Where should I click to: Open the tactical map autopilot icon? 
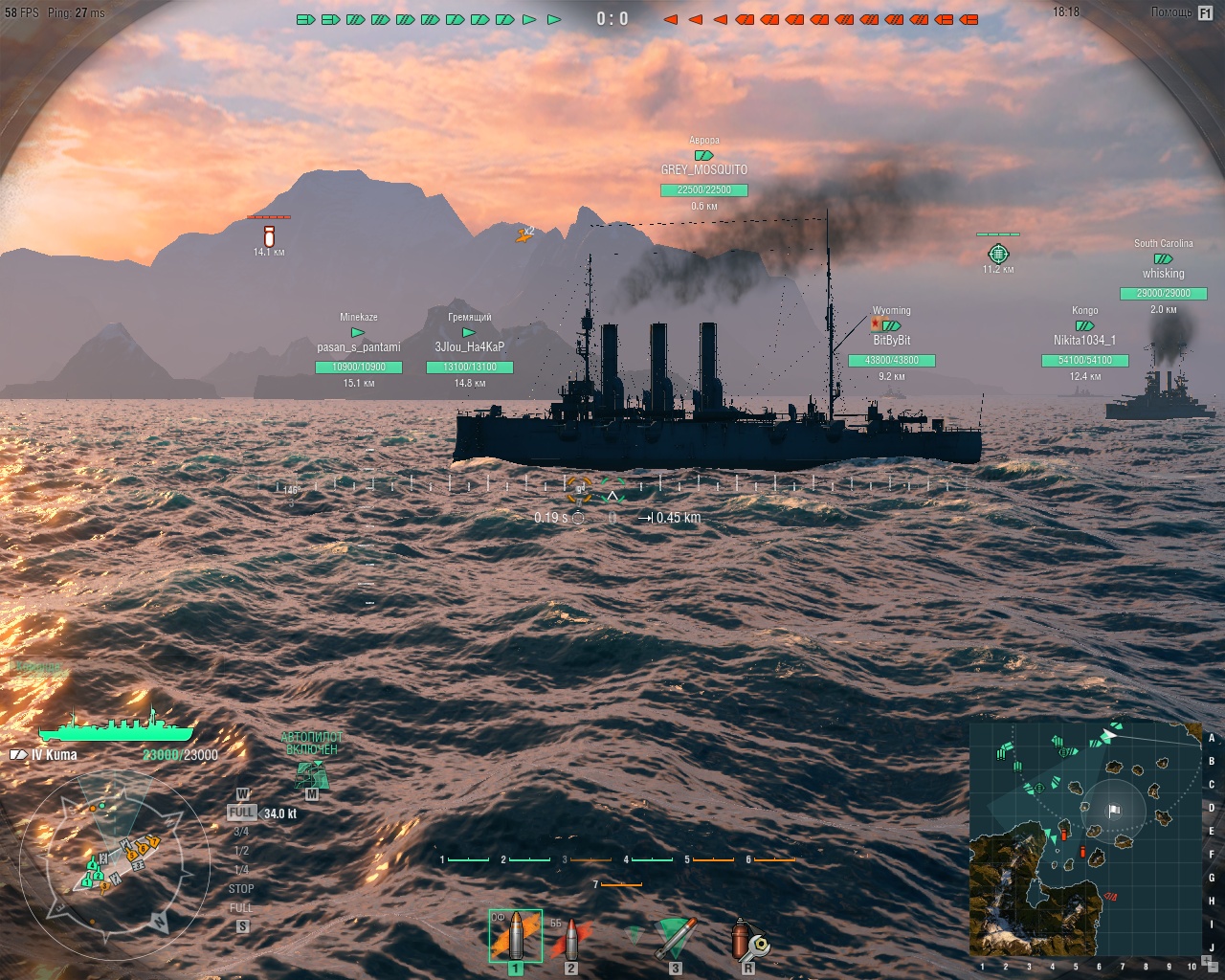coord(312,774)
